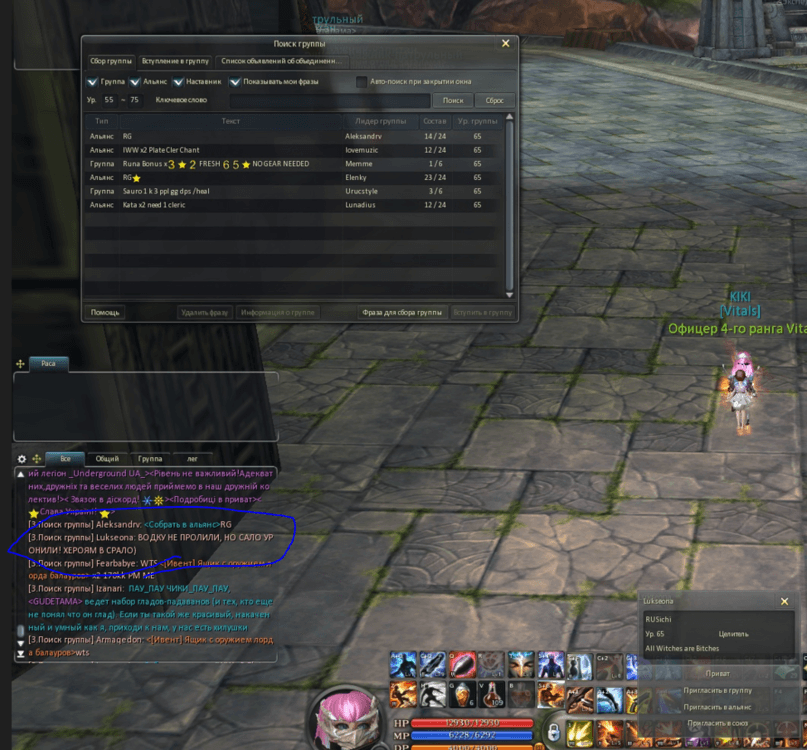Open Фраза для сбора группы
The width and height of the screenshot is (807, 750).
[x=402, y=313]
